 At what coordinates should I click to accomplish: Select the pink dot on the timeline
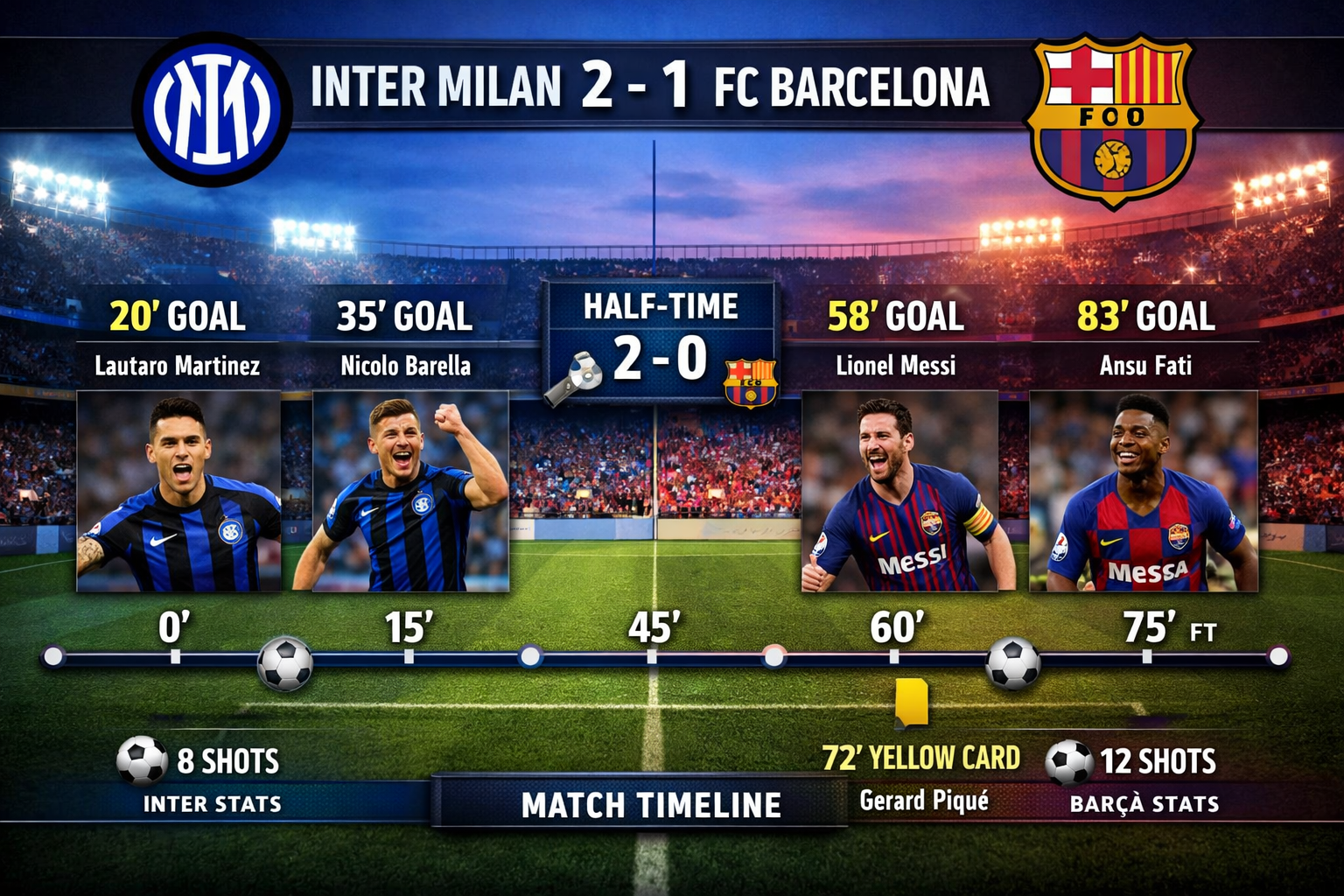[773, 655]
